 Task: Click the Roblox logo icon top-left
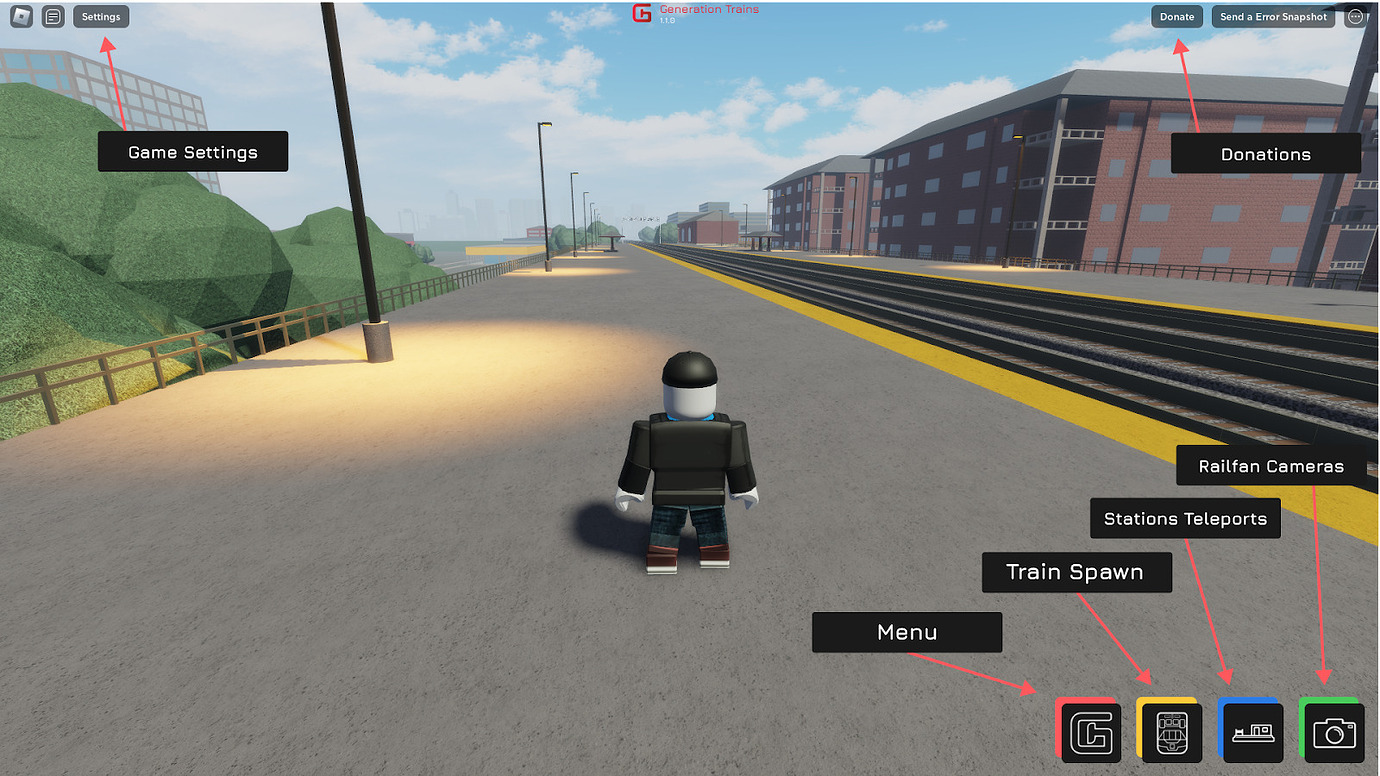(20, 16)
